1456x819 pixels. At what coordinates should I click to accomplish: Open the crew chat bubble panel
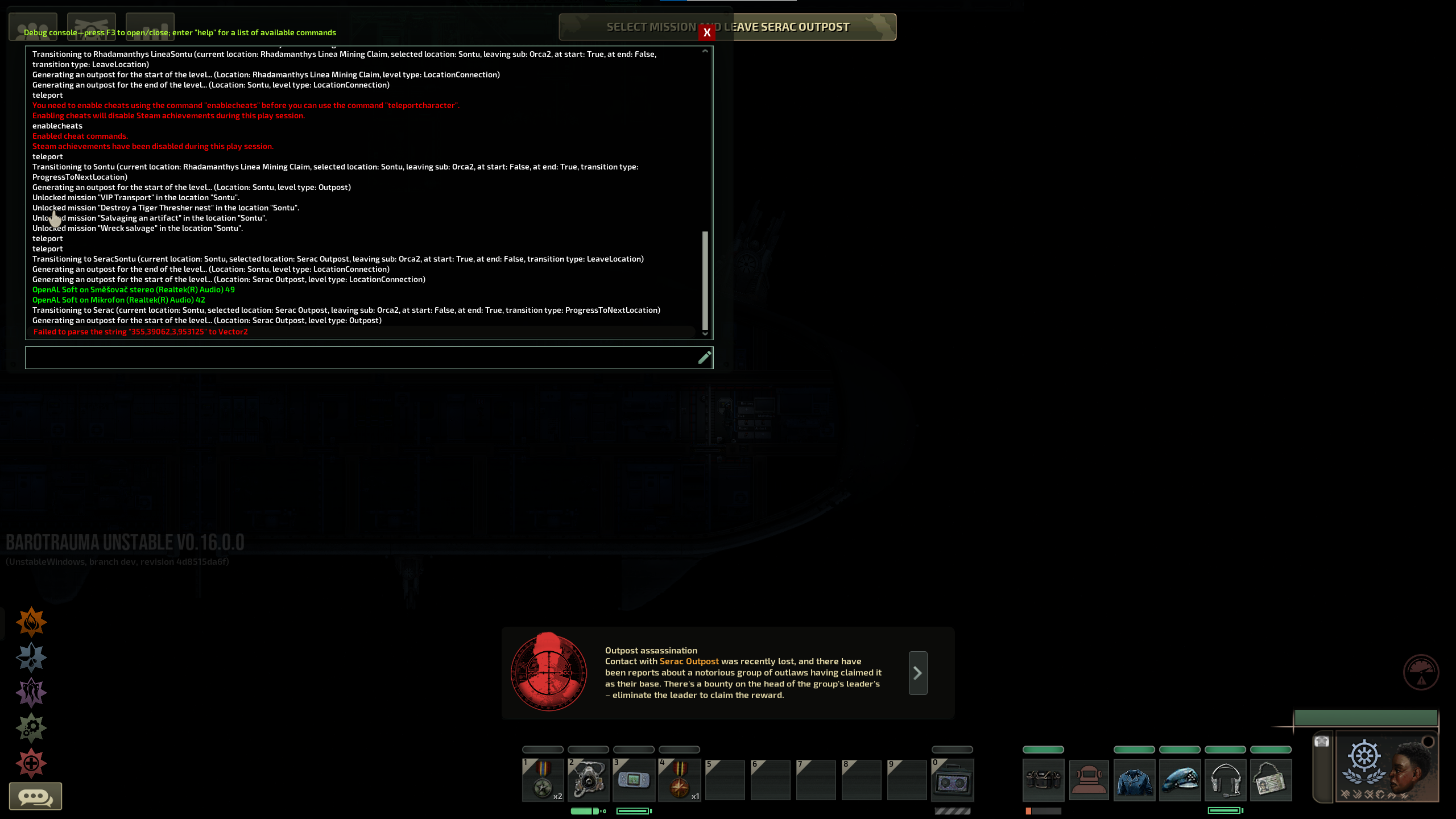[35, 796]
